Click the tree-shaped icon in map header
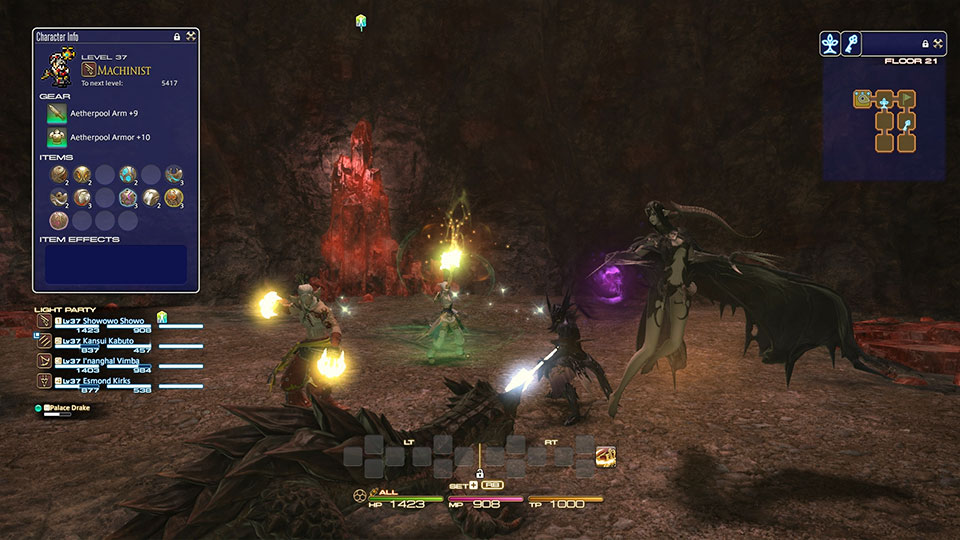Image resolution: width=960 pixels, height=540 pixels. [830, 43]
